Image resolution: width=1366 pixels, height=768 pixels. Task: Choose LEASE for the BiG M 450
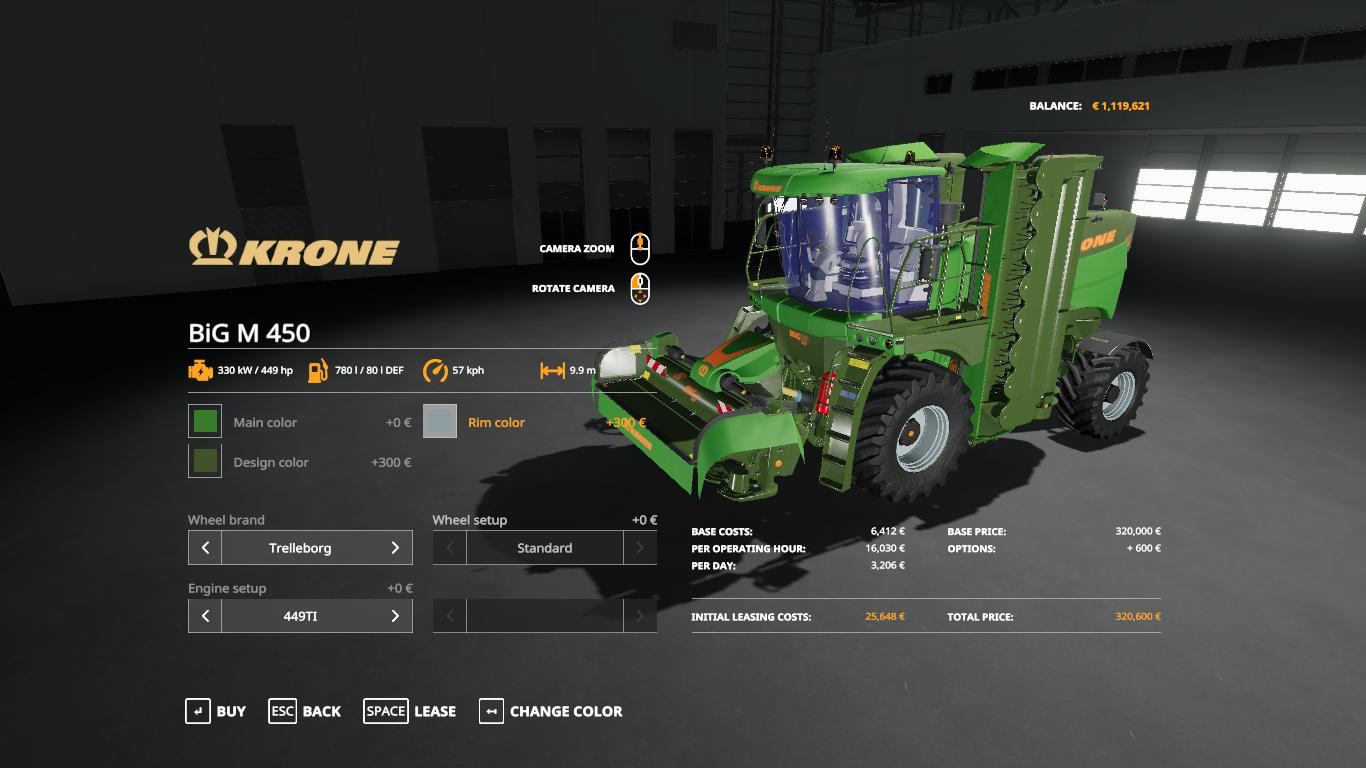pyautogui.click(x=410, y=711)
